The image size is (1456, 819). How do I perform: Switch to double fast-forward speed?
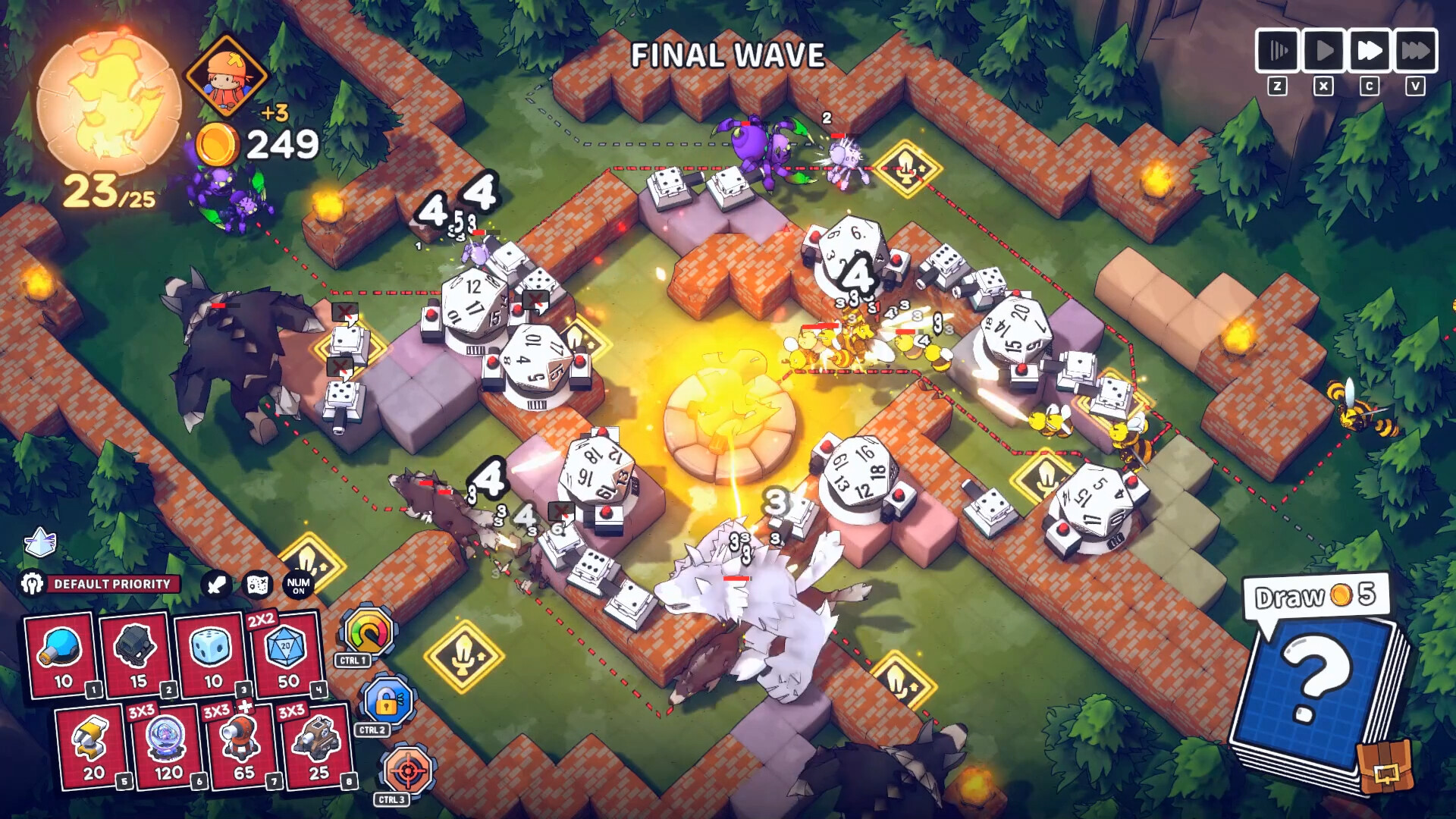coord(1369,51)
